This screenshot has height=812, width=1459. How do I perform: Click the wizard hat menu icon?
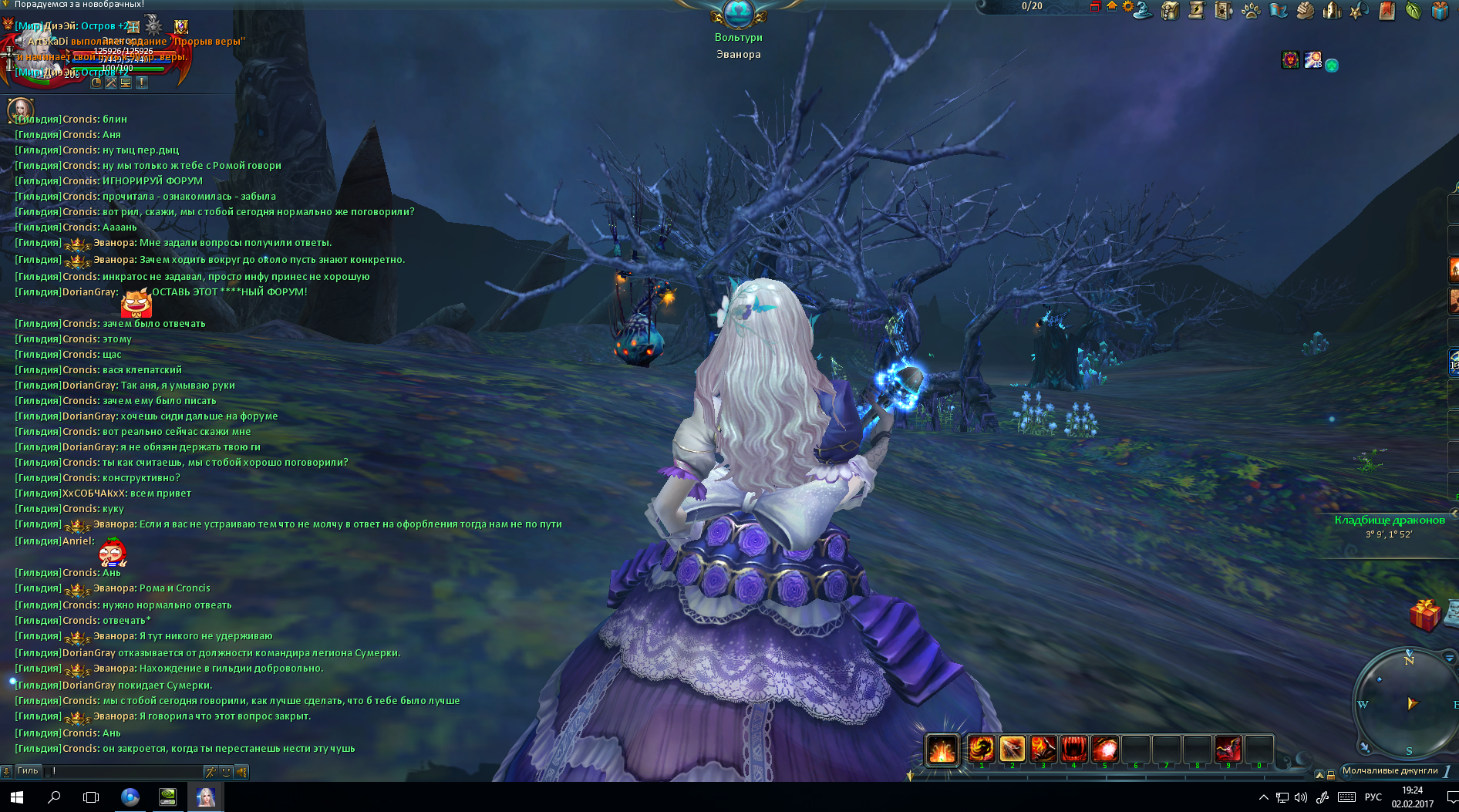(x=1143, y=10)
